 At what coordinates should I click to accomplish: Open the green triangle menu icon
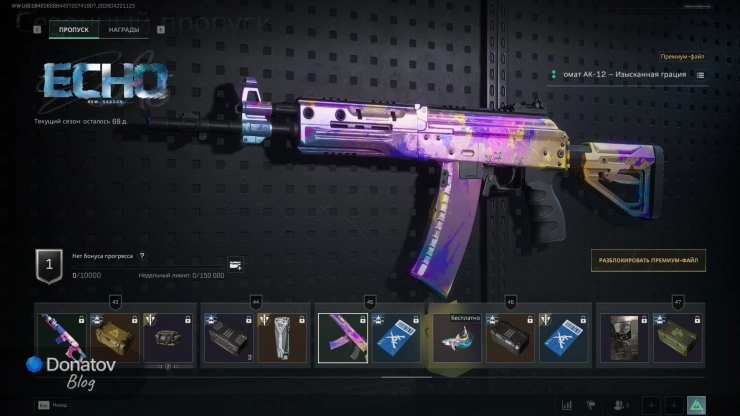(696, 405)
